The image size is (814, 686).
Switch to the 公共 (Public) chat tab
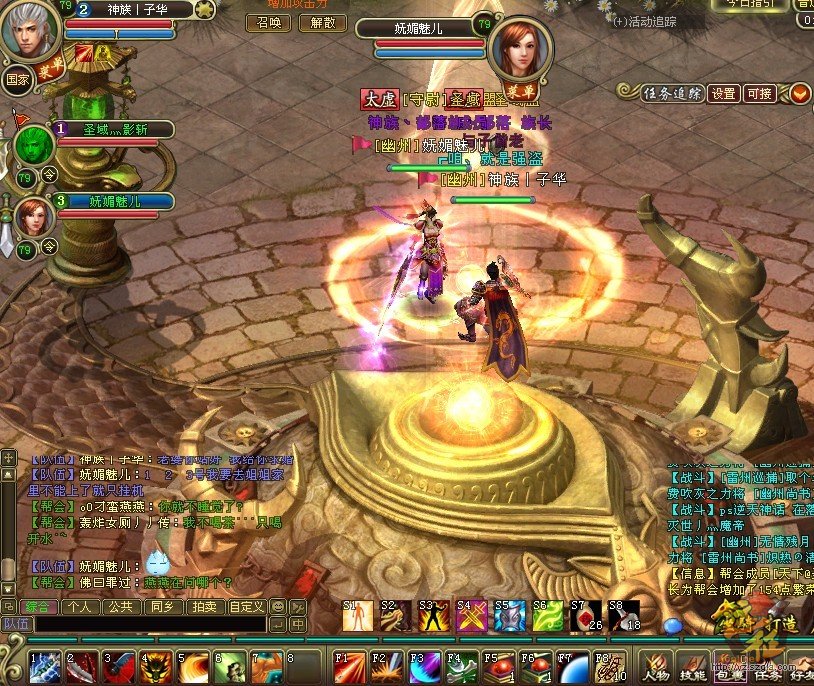click(x=121, y=606)
